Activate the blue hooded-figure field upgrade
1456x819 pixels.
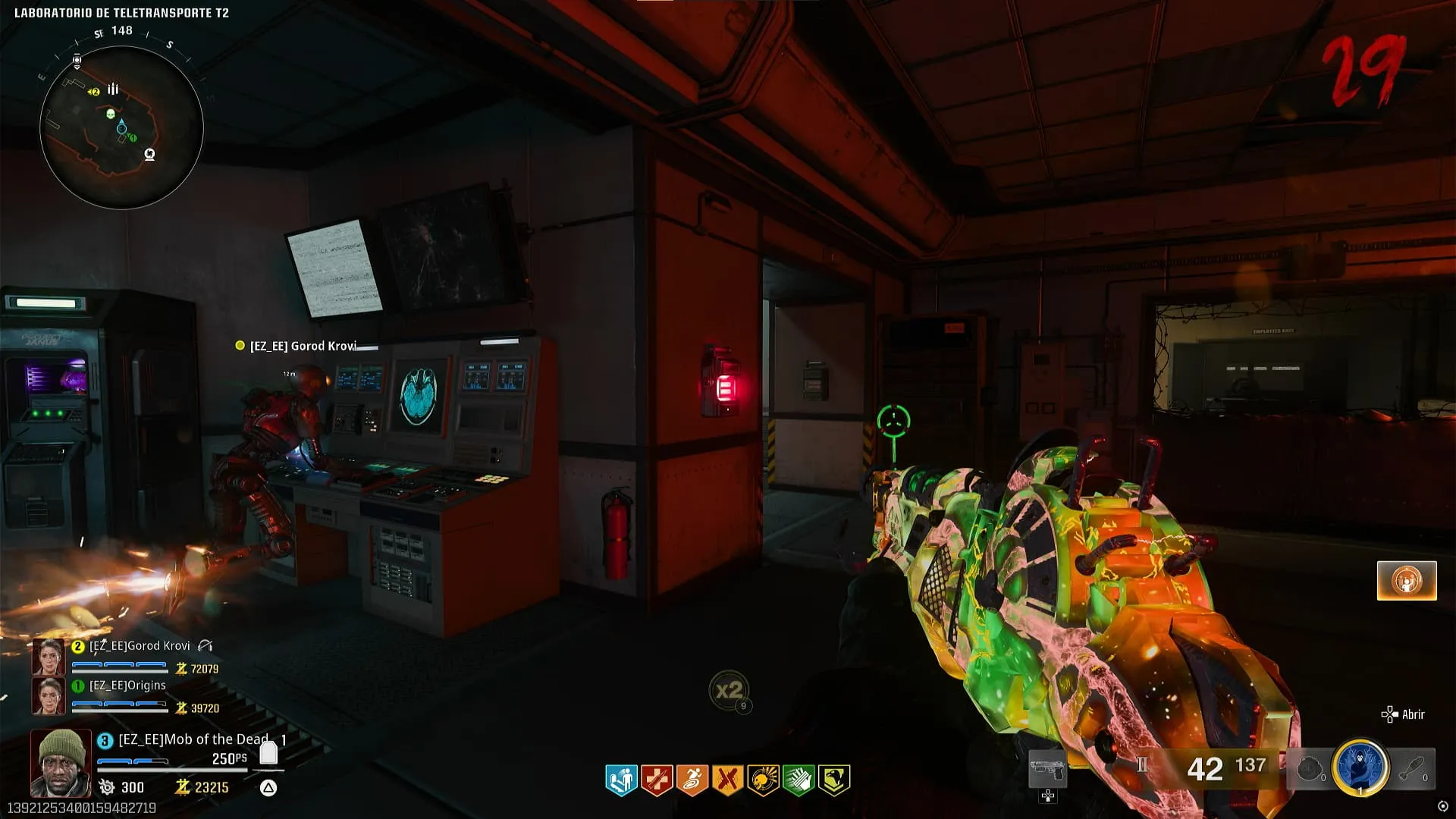tap(1360, 767)
